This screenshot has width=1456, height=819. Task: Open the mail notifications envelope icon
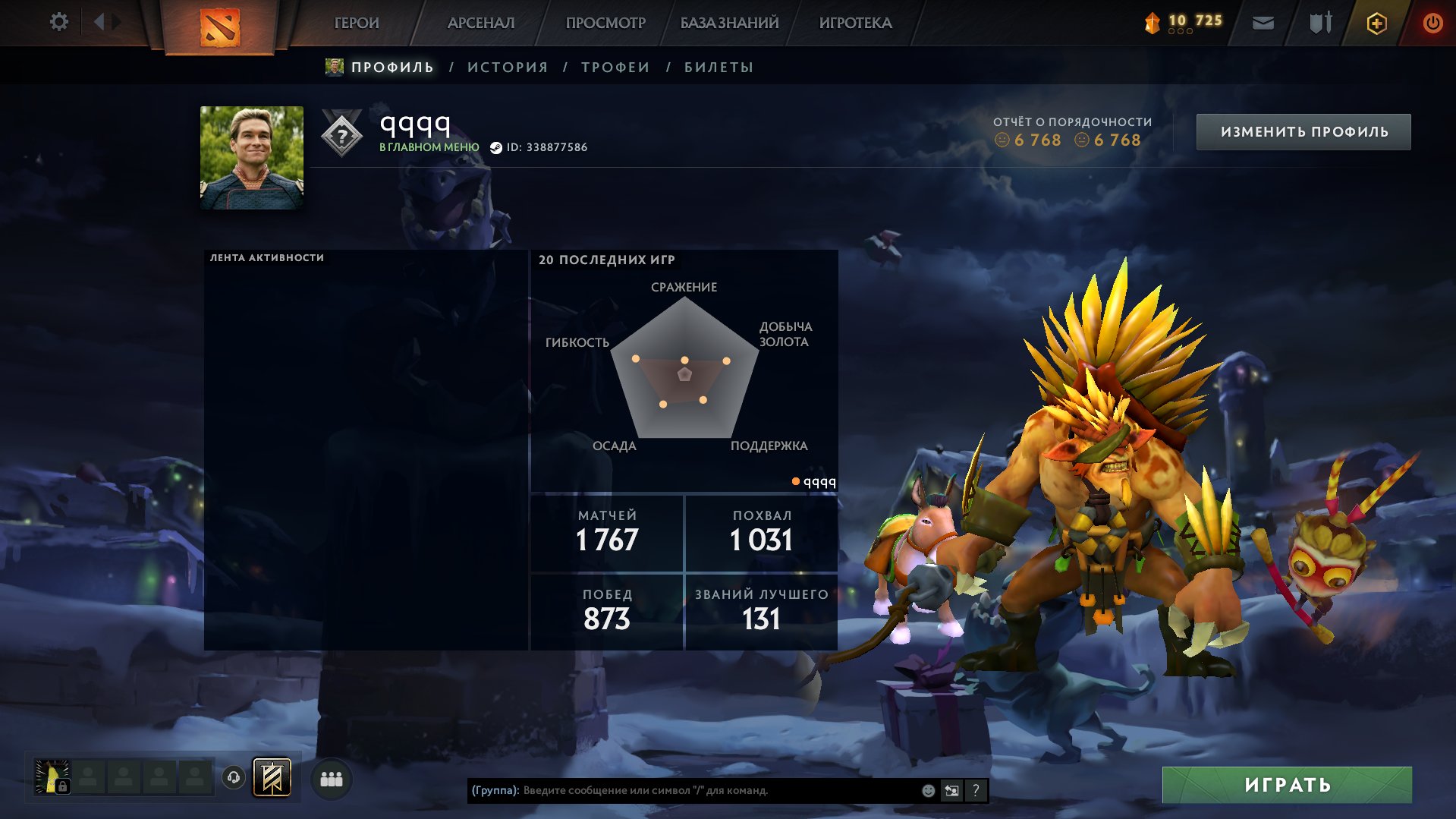(1263, 23)
